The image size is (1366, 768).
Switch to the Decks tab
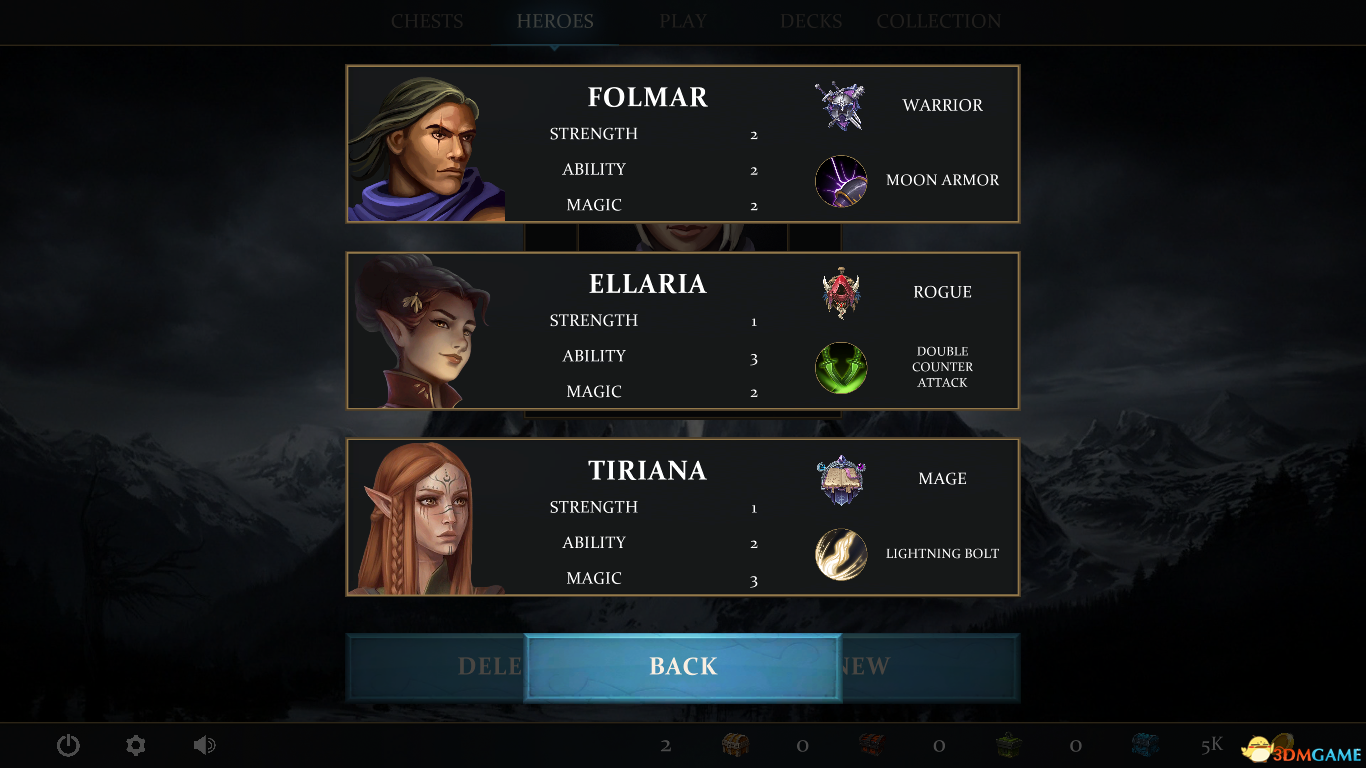click(811, 21)
